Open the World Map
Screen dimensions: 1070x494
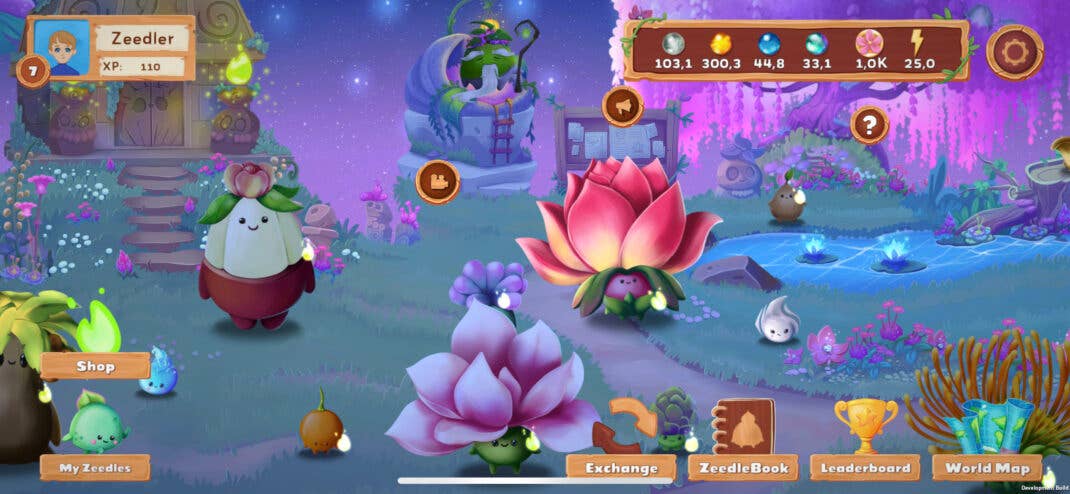[x=986, y=467]
